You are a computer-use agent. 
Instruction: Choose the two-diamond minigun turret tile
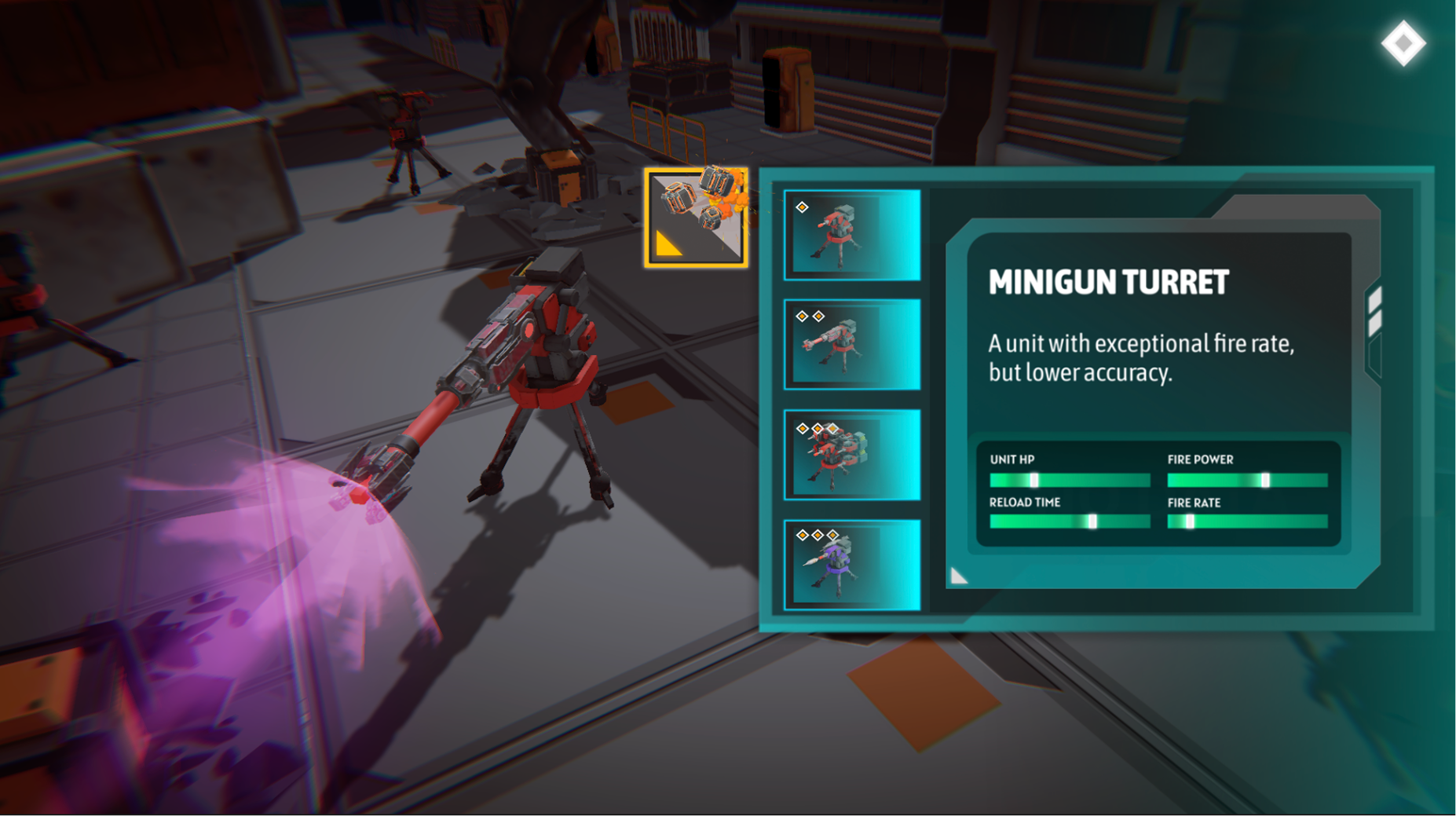[852, 344]
